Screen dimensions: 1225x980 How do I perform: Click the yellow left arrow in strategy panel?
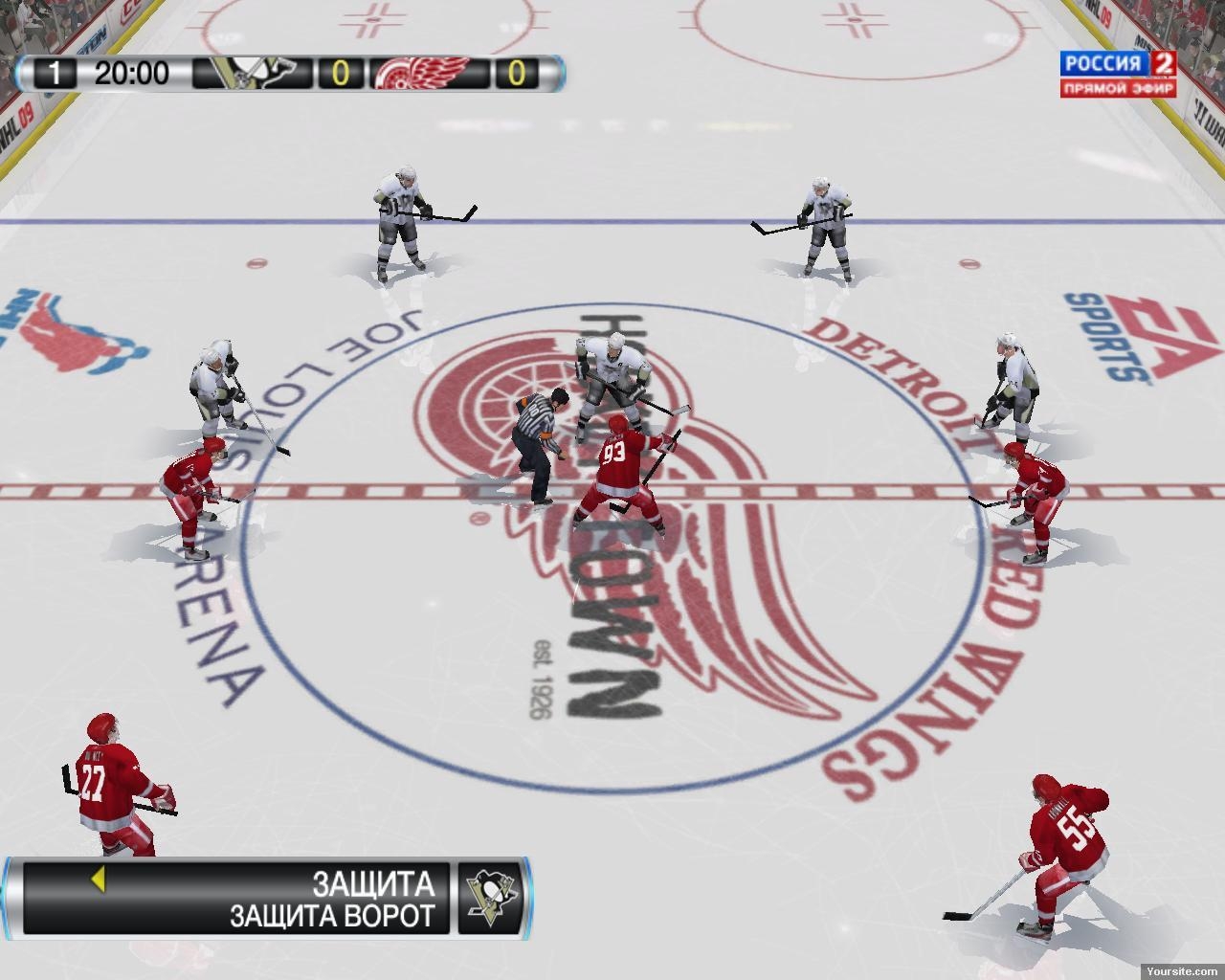pyautogui.click(x=97, y=880)
